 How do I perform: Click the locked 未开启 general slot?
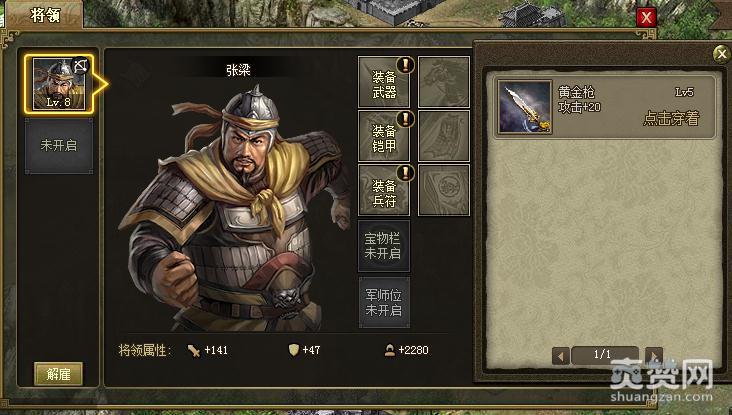59,146
